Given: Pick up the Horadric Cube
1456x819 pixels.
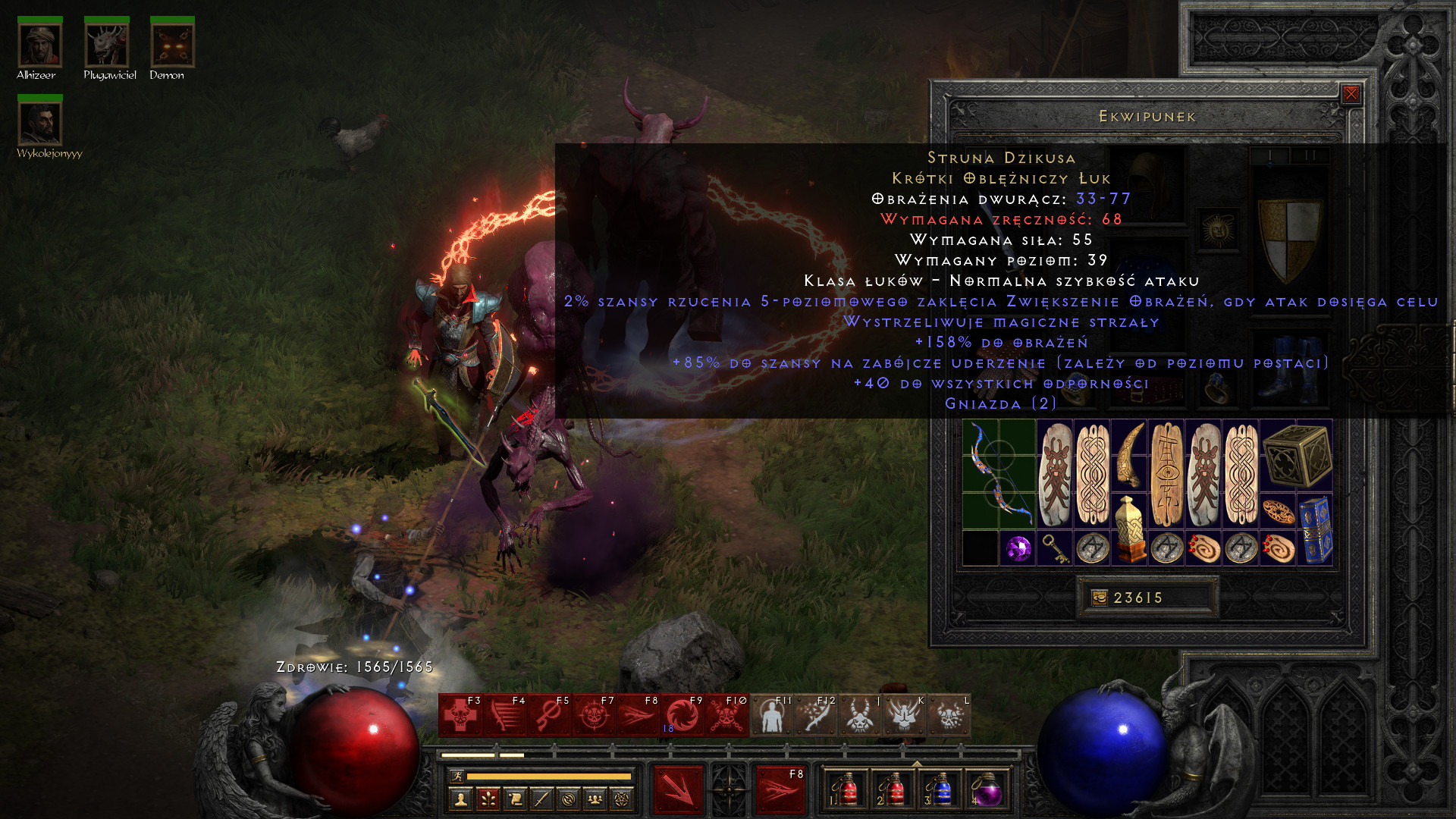Looking at the screenshot, I should [1297, 455].
